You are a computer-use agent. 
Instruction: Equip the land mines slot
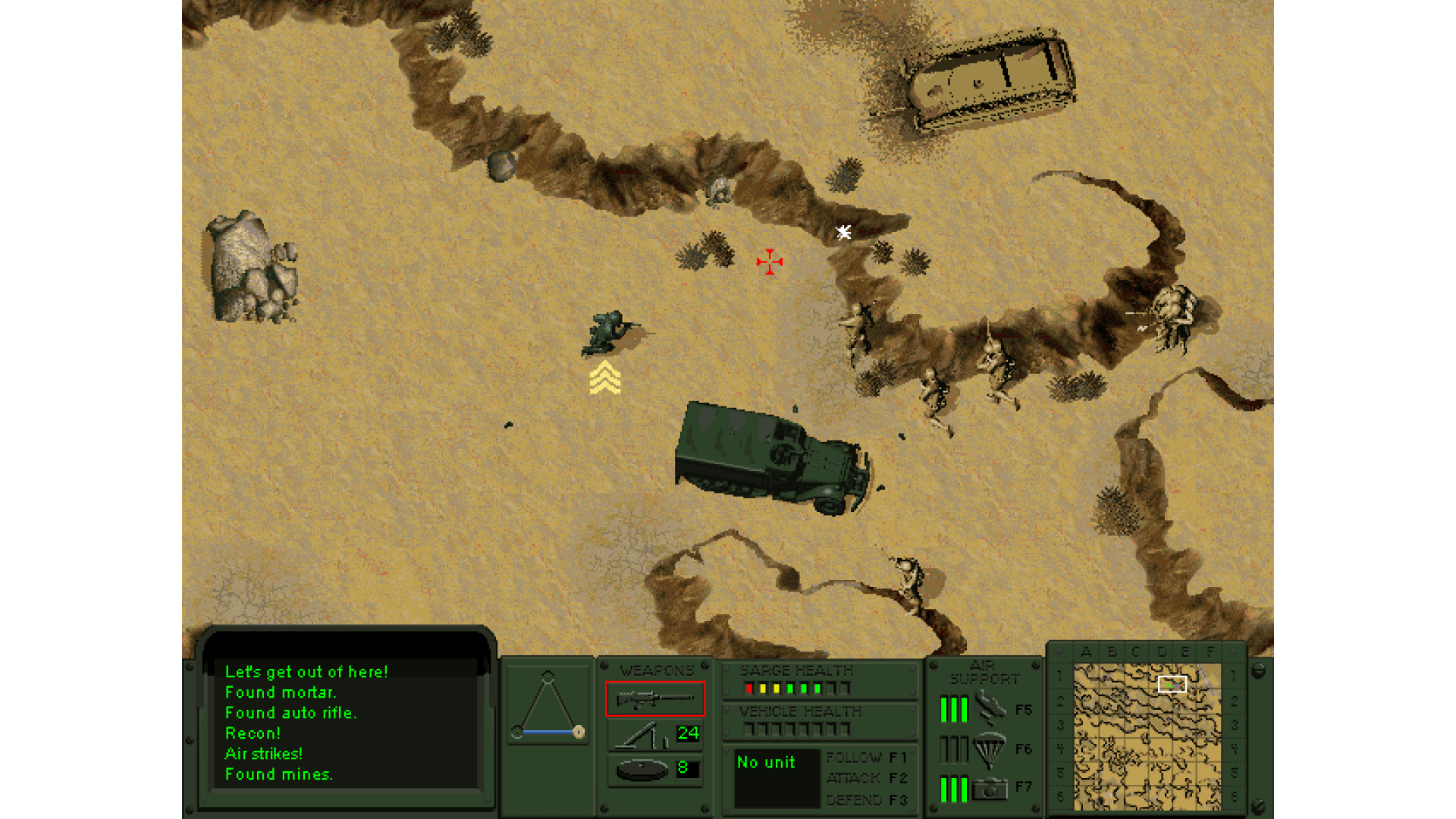click(x=642, y=770)
